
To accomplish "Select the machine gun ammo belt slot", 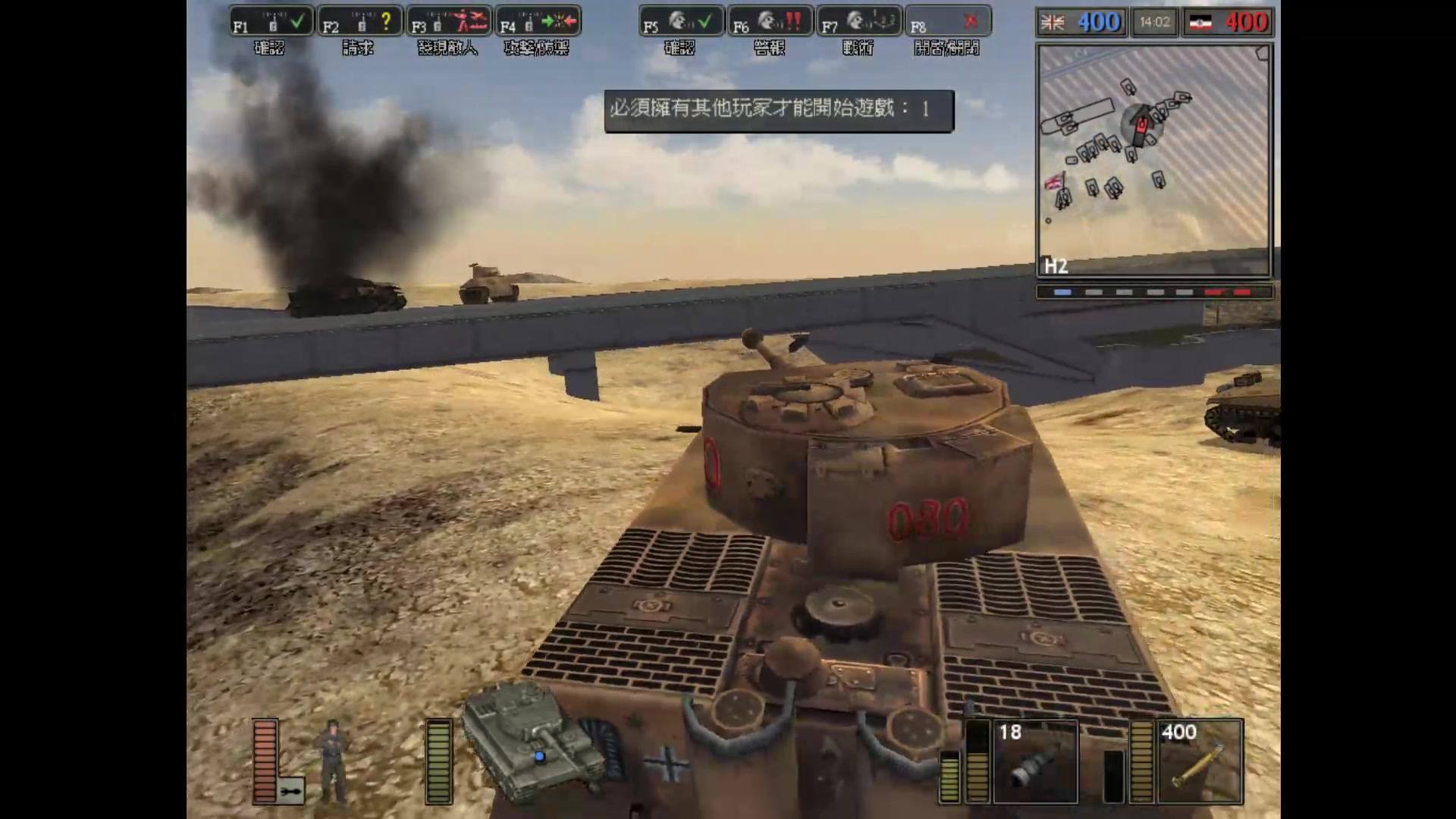I will (x=1200, y=761).
